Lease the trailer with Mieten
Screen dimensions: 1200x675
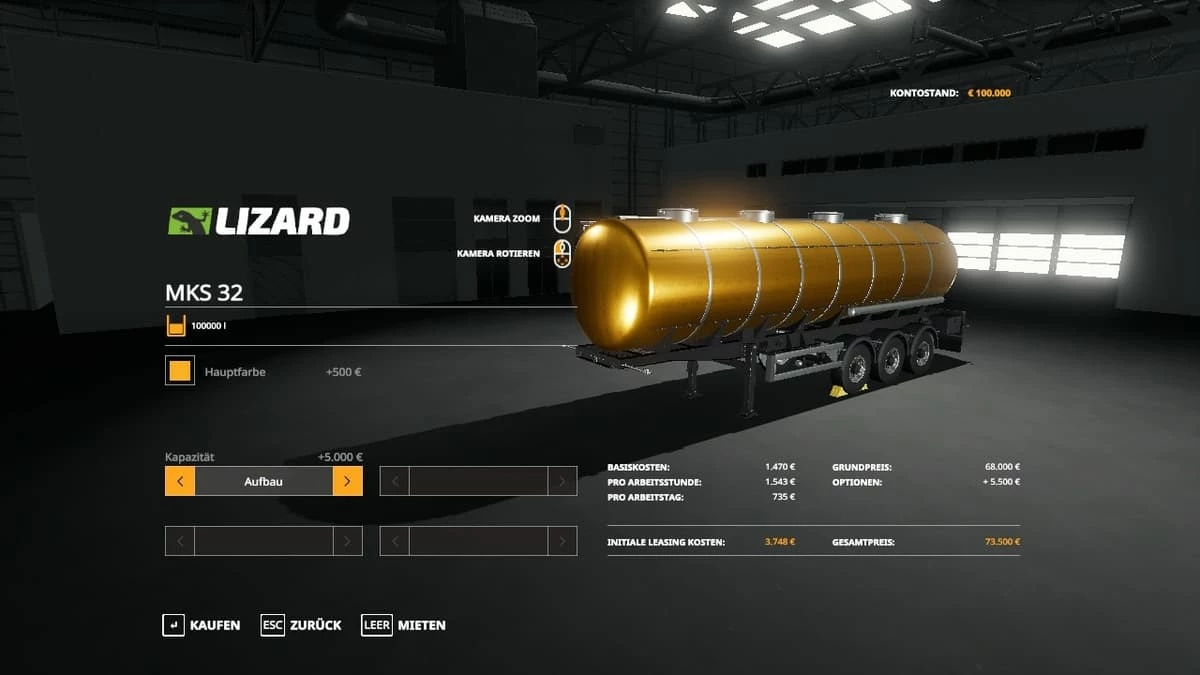tap(404, 625)
